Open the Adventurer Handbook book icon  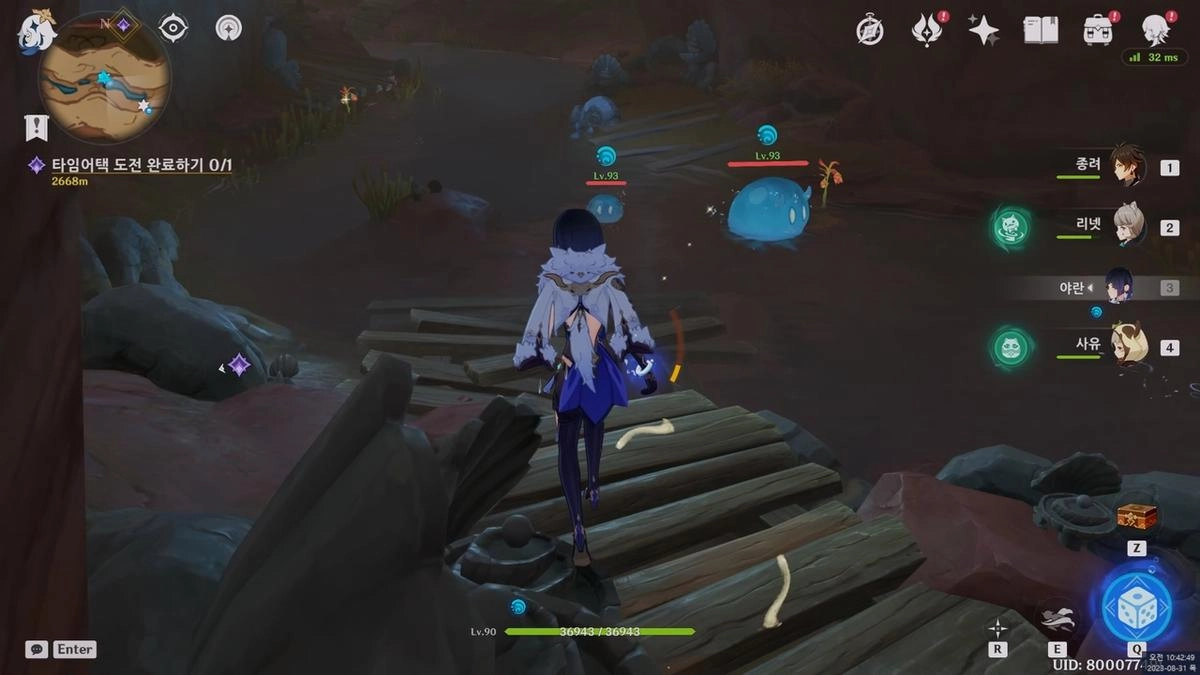coord(1040,30)
